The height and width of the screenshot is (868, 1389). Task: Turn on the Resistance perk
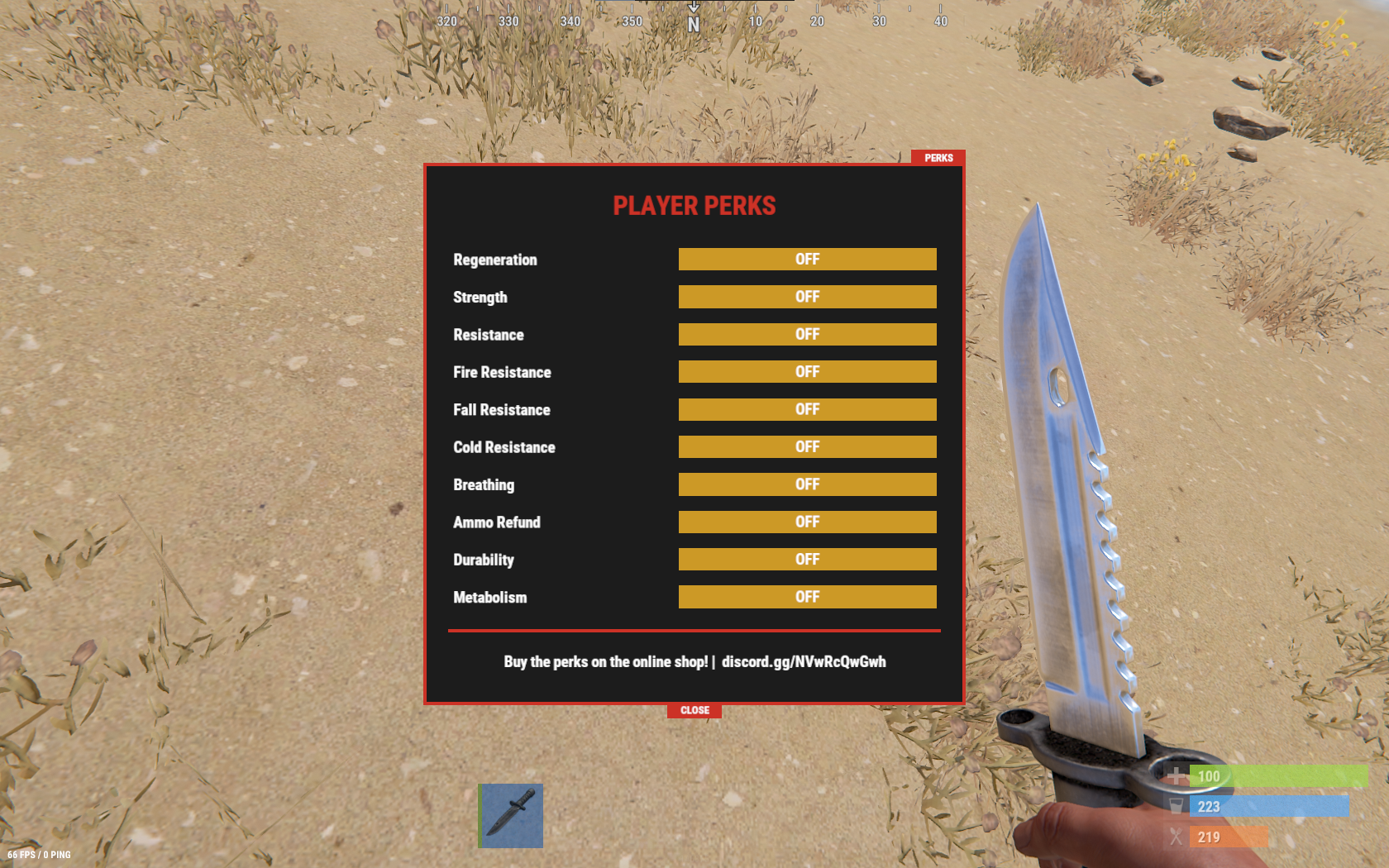807,334
